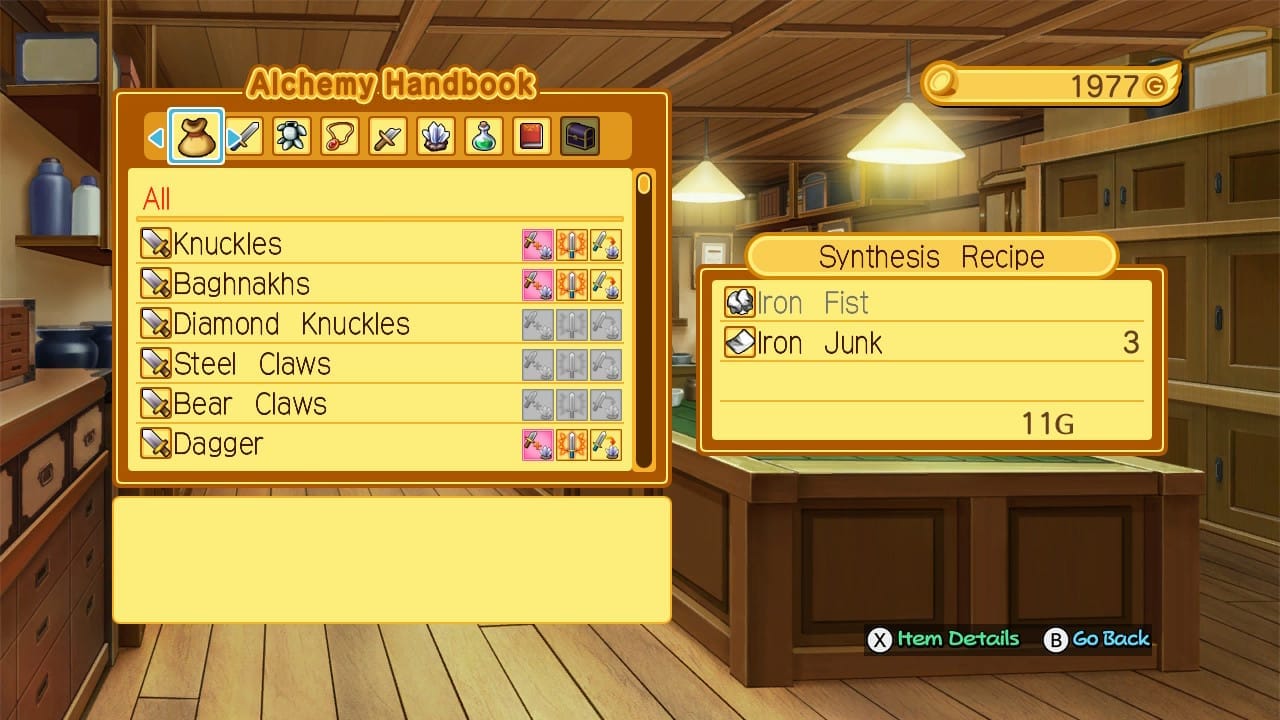The width and height of the screenshot is (1280, 720).
Task: Open the red book category tab
Action: click(532, 137)
